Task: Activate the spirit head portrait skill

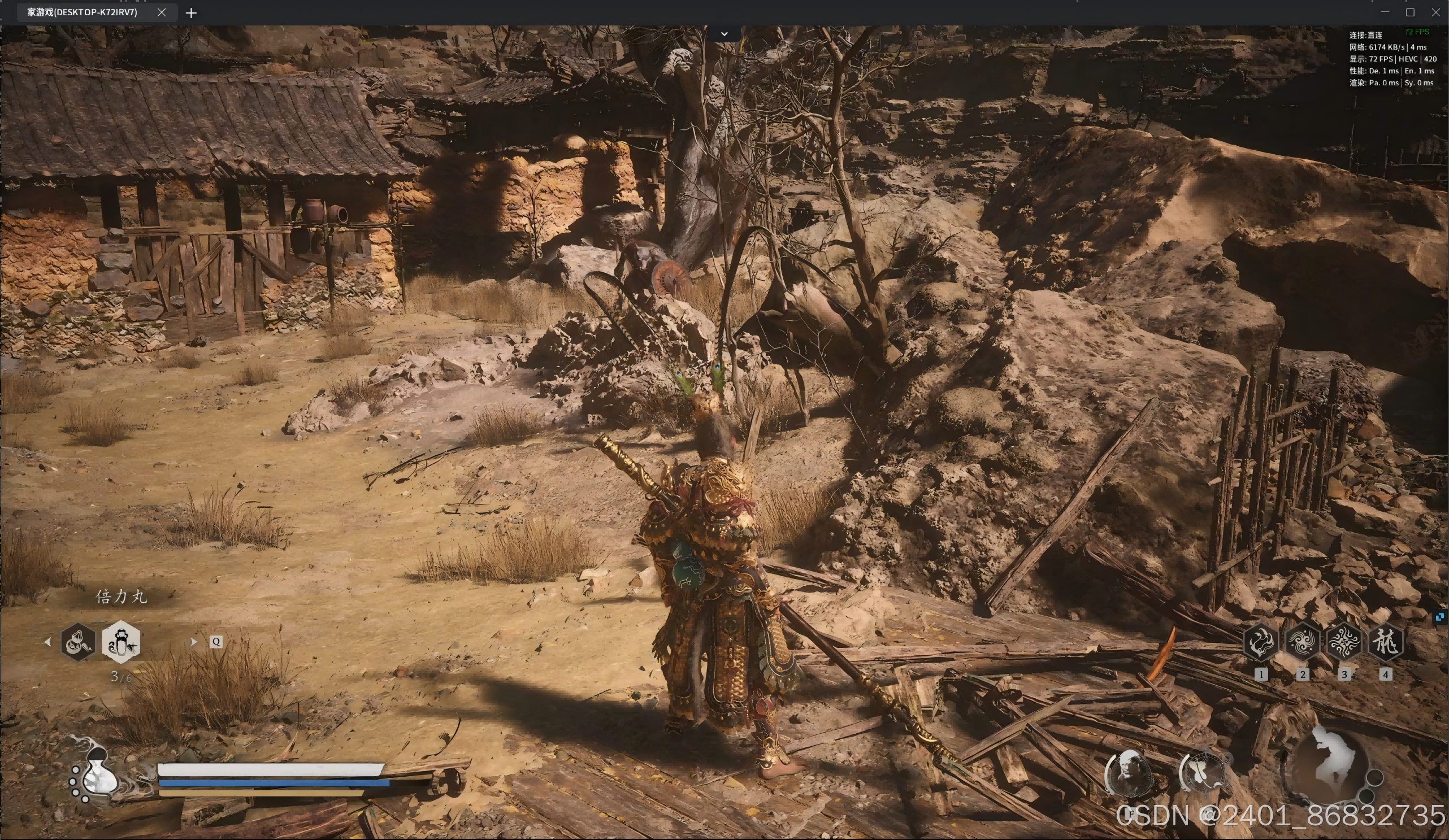Action: (x=1129, y=772)
